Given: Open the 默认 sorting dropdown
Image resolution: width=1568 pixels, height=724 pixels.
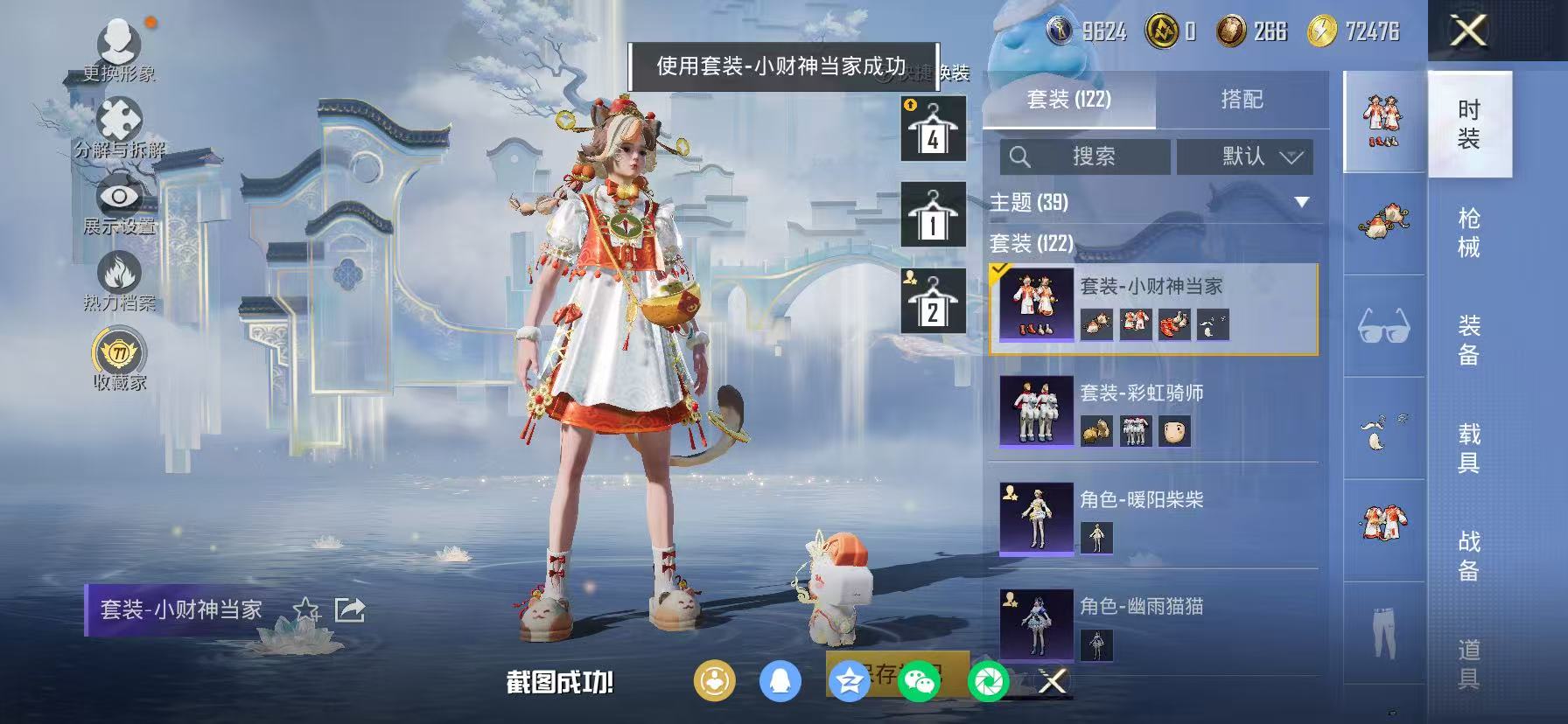Looking at the screenshot, I should click(x=1244, y=157).
